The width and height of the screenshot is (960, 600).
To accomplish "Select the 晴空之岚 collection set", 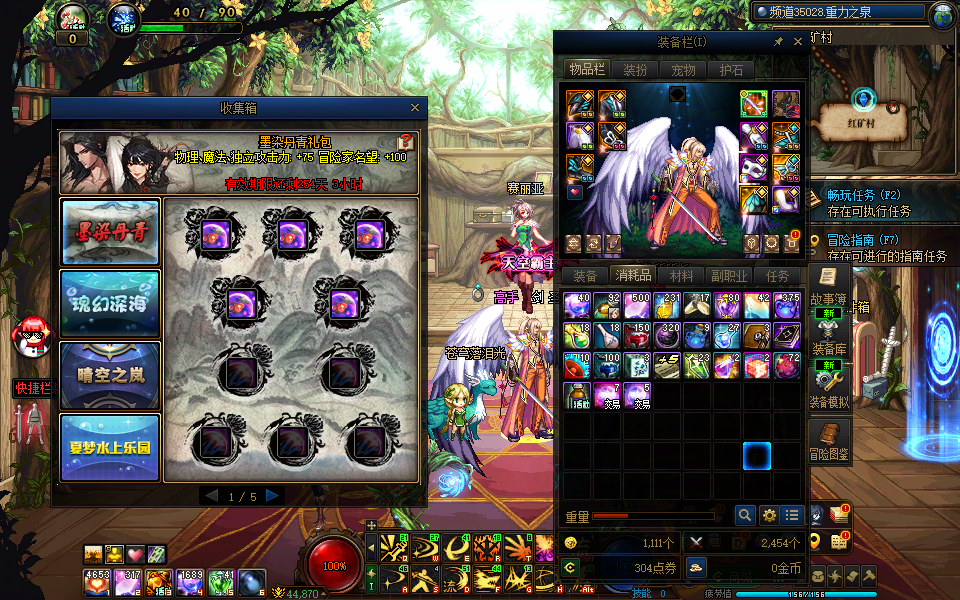I will 110,375.
